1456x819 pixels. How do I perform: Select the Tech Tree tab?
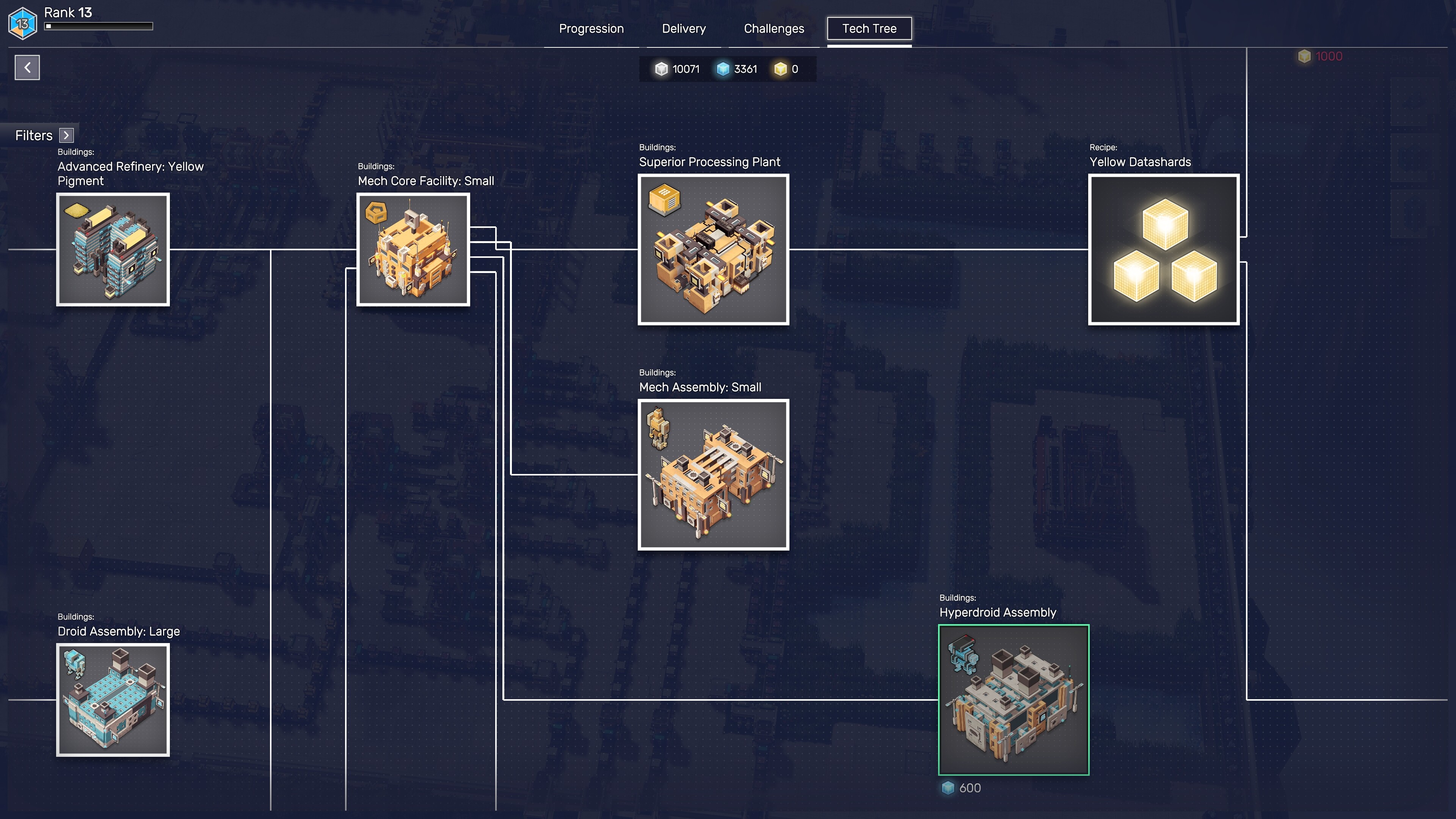tap(869, 29)
